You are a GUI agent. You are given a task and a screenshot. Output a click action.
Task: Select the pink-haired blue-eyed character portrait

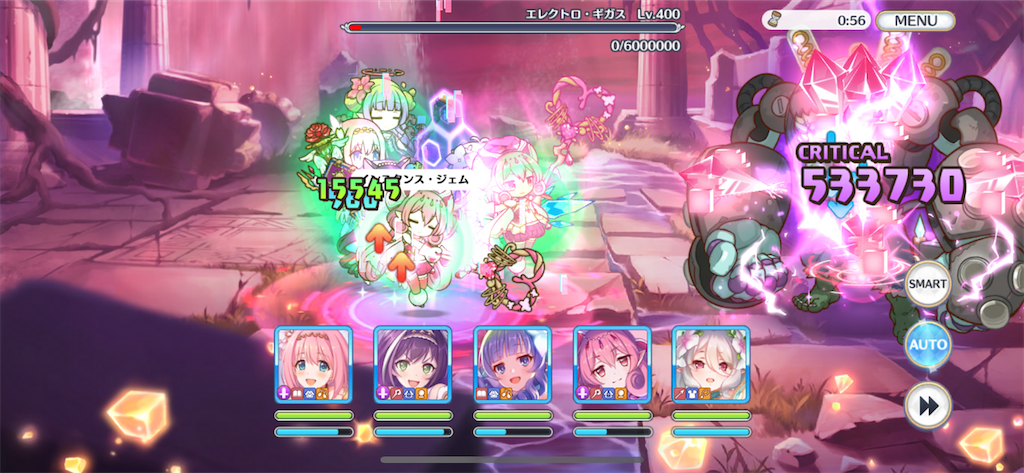point(313,365)
